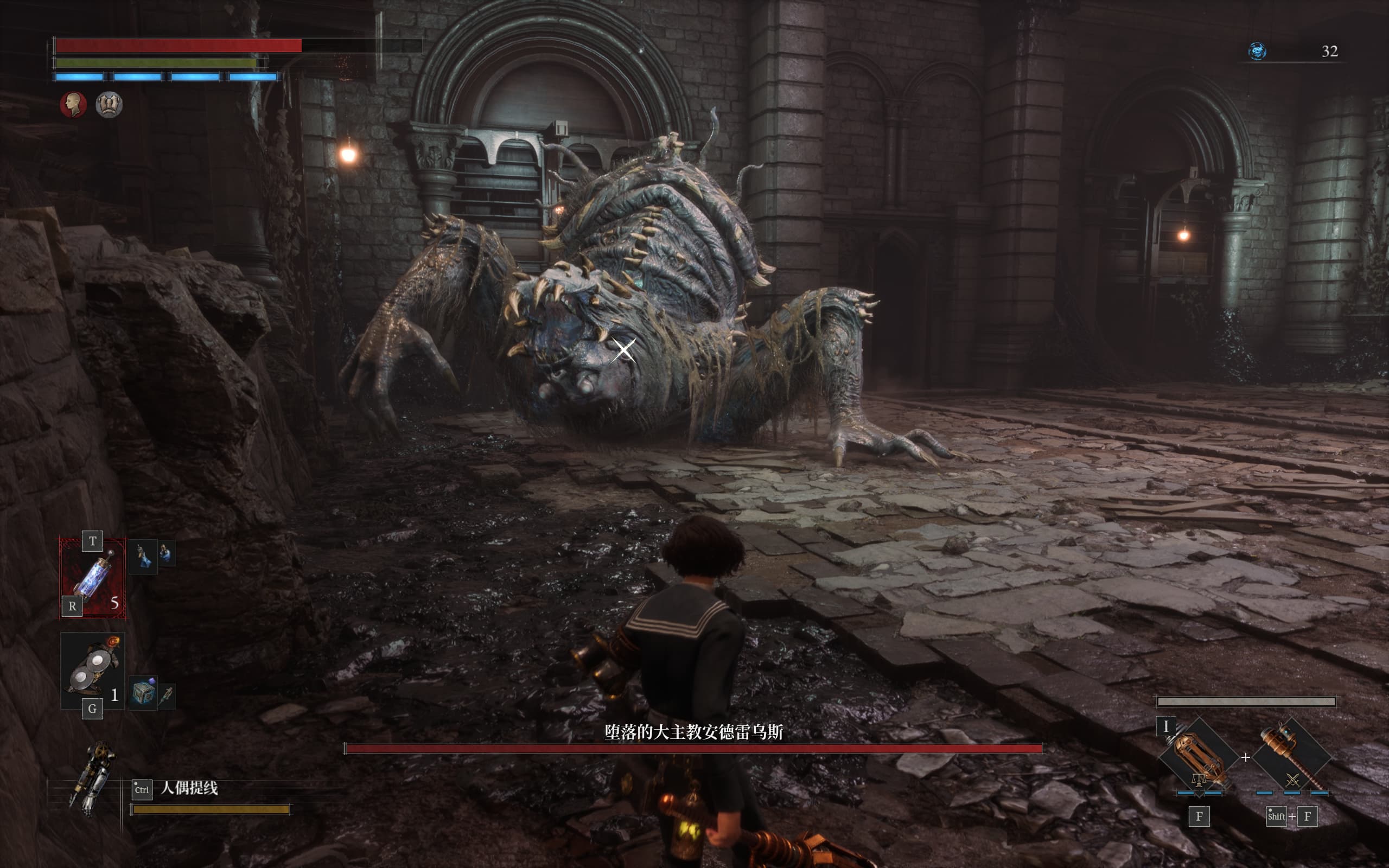This screenshot has width=1389, height=868.
Task: Choose the small syringe item slot
Action: point(167,695)
